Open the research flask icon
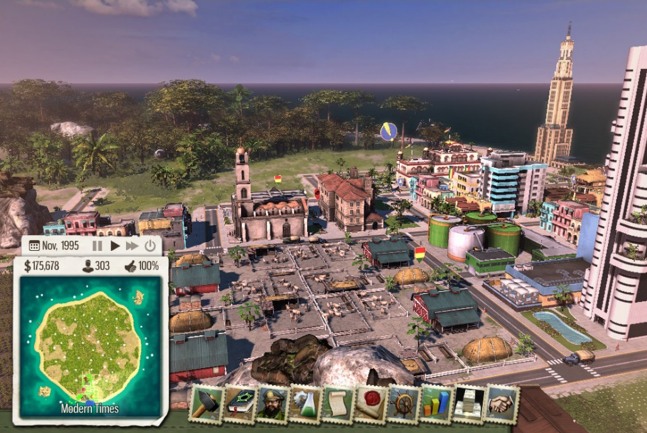This screenshot has width=647, height=433. point(305,403)
